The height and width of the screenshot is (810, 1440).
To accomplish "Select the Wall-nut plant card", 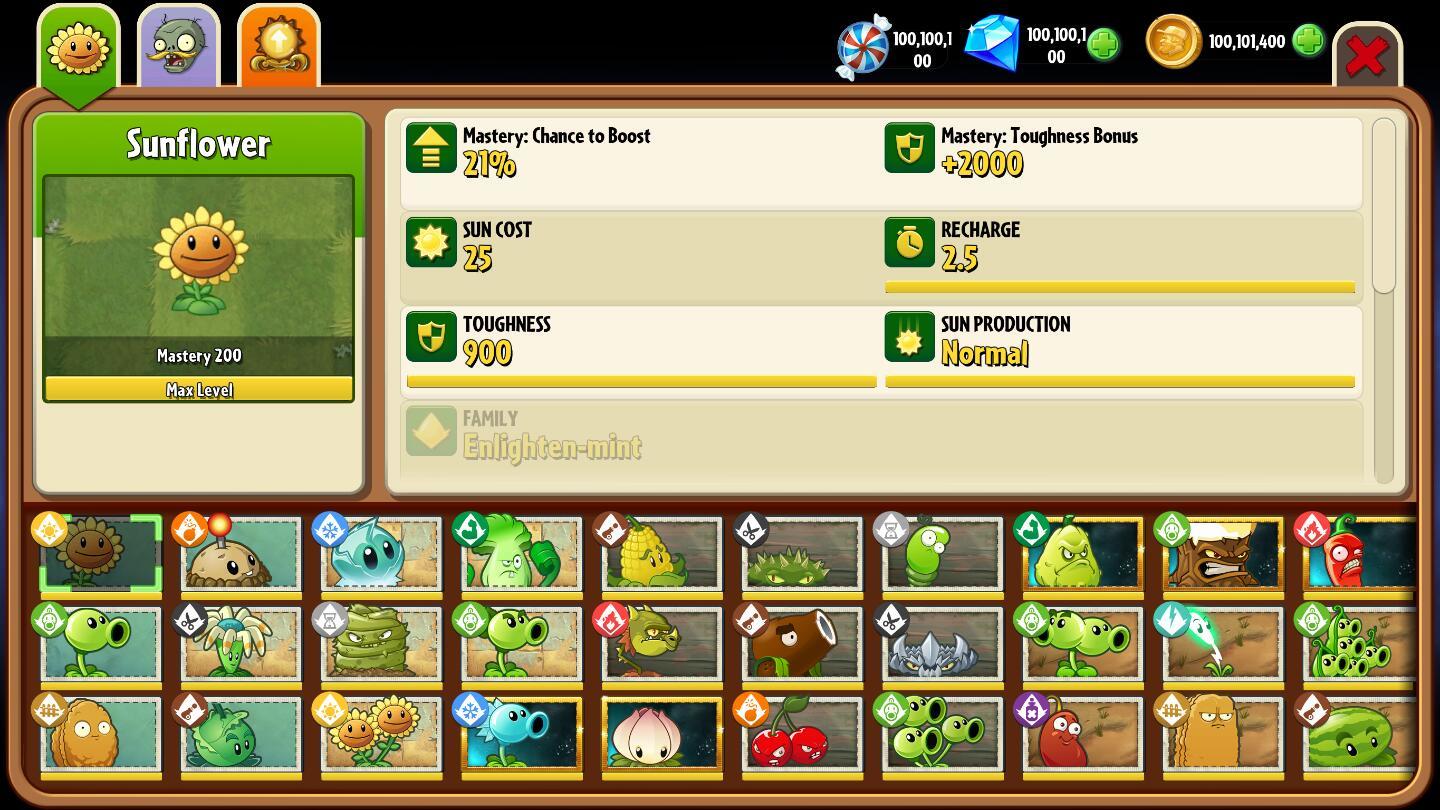I will click(x=99, y=733).
